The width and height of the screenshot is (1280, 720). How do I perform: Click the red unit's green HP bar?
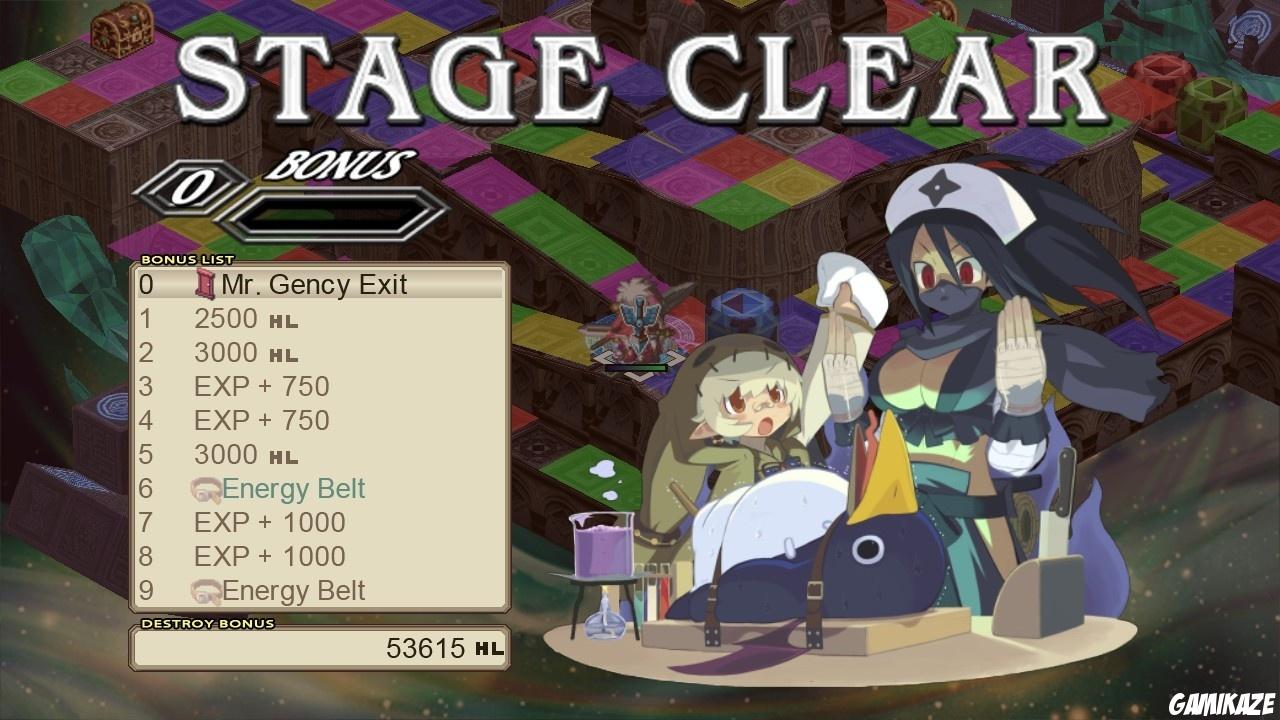coord(636,368)
